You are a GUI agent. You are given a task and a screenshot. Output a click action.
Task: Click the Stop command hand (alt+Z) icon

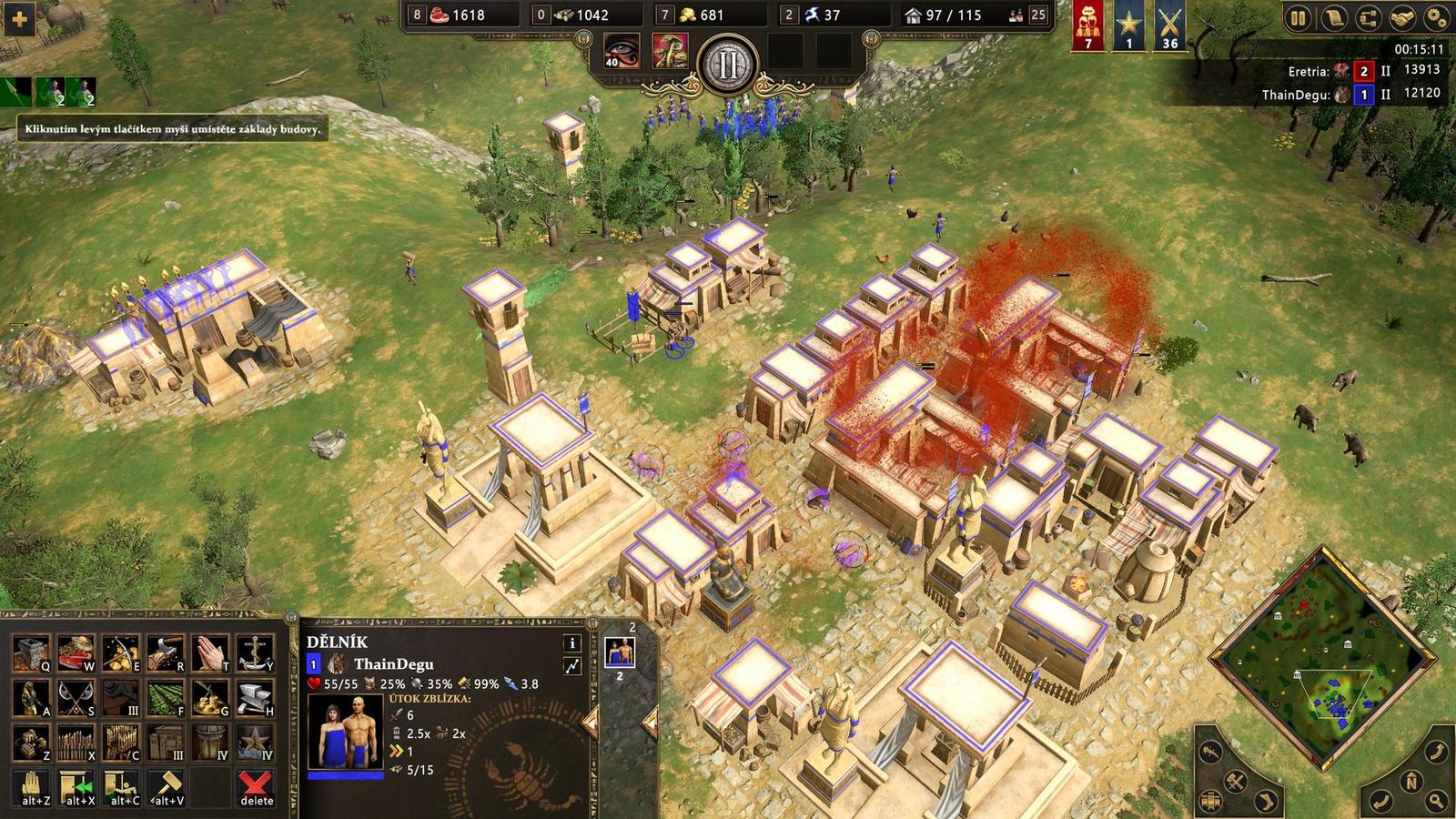coord(31,785)
